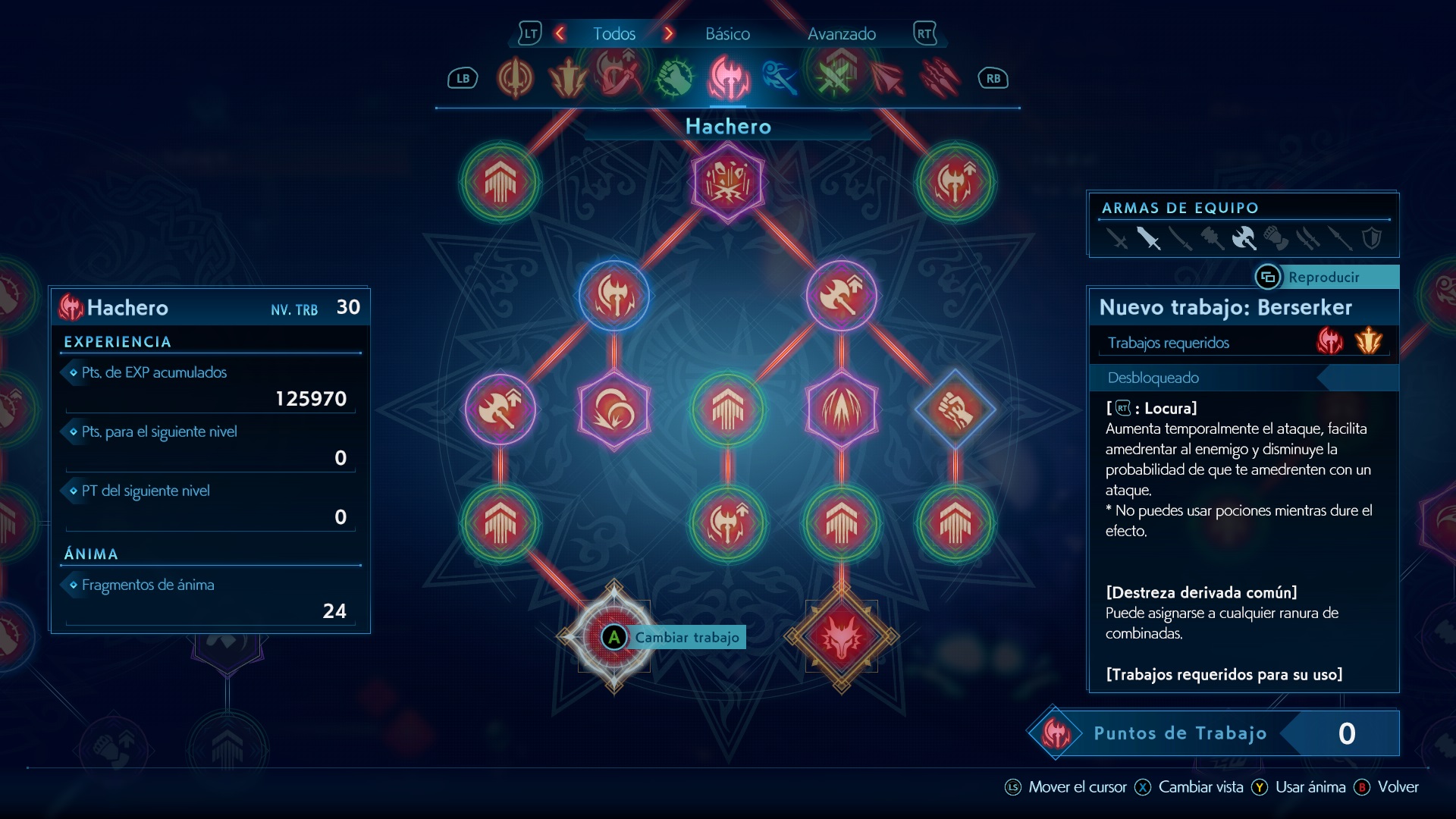Select the orange sword-in-circle job icon
The image size is (1456, 819).
[x=515, y=78]
